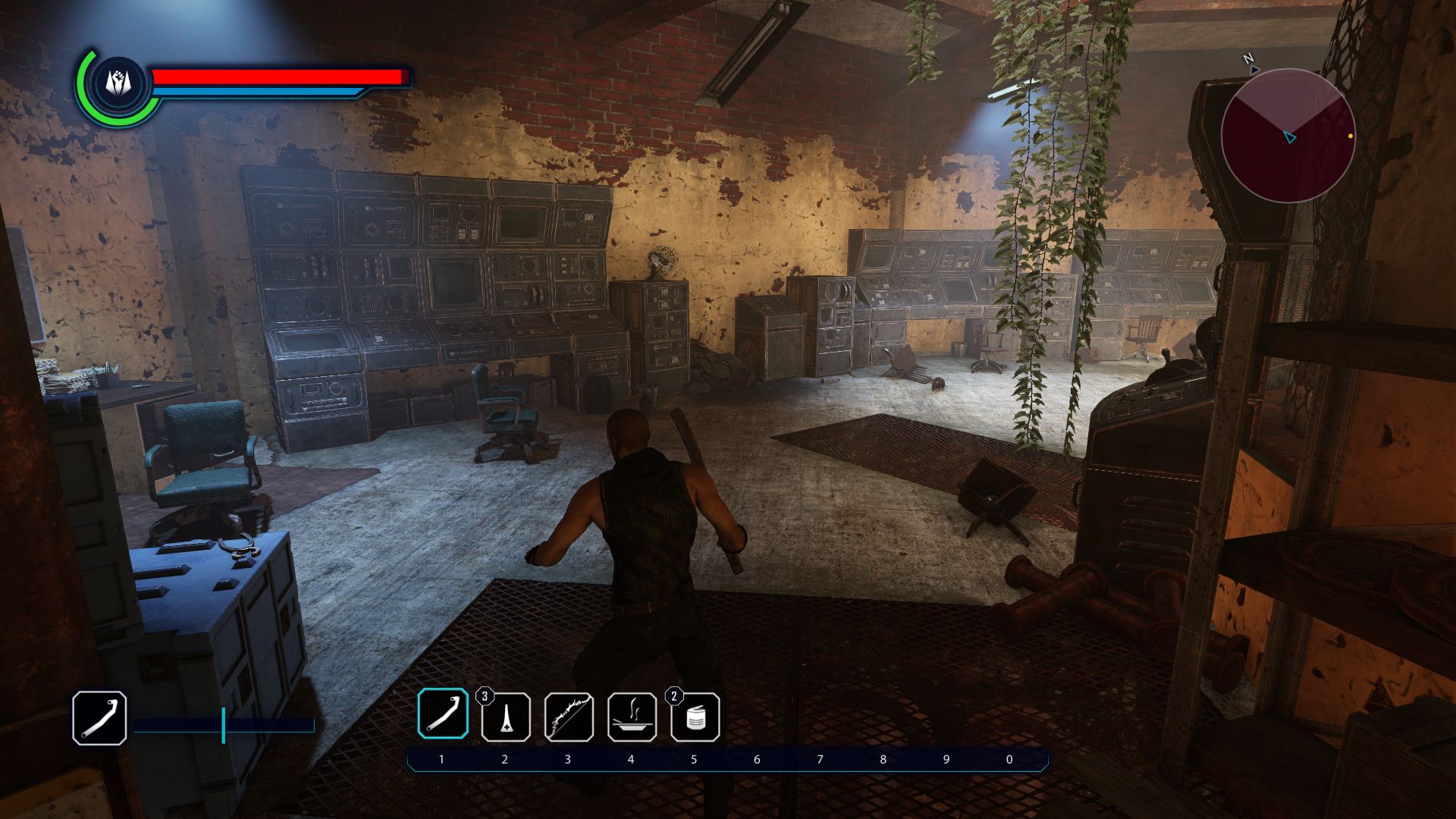Equip the bow from the hotbar

point(569,717)
